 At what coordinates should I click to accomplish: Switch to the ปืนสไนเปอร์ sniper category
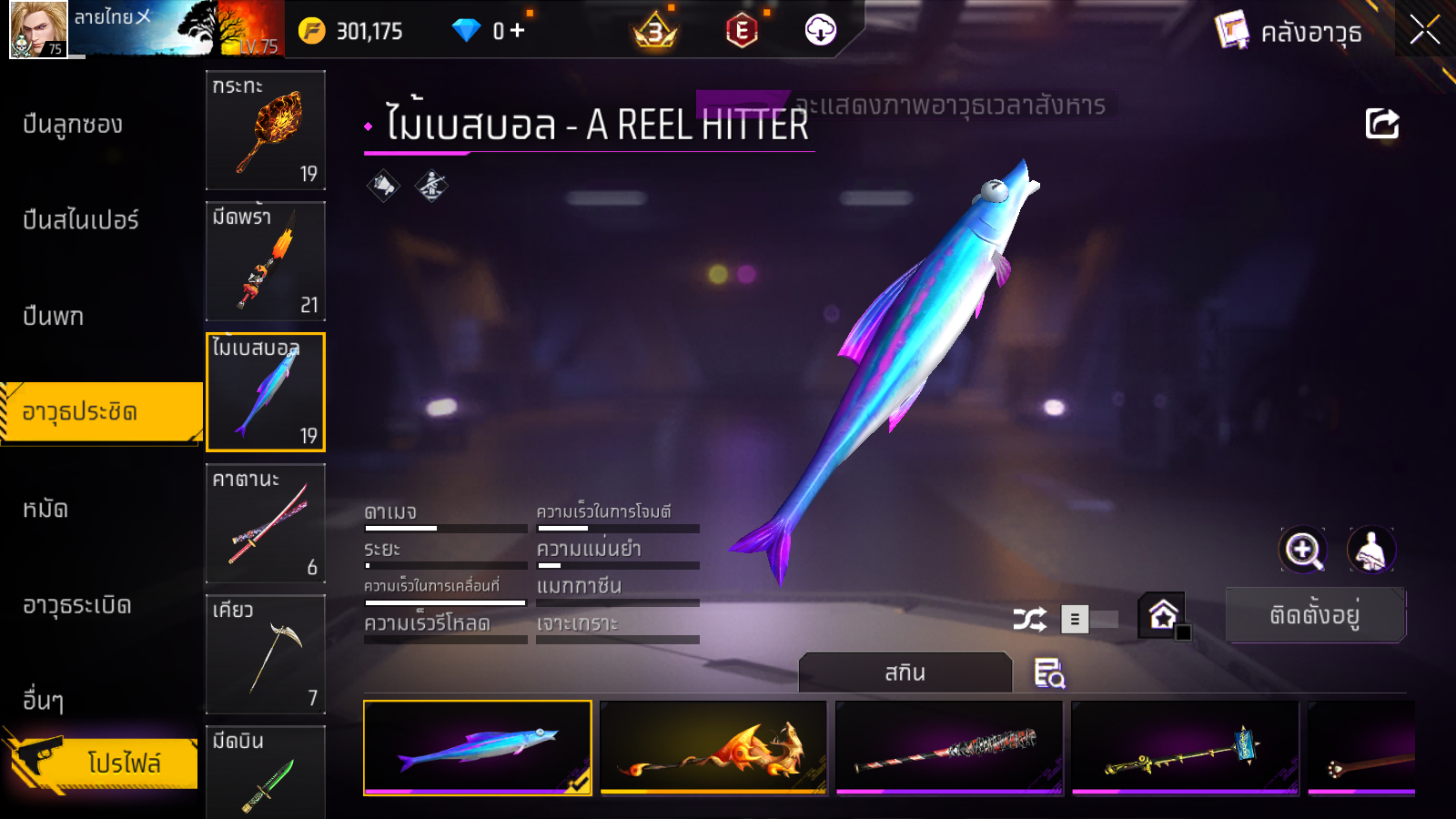tap(81, 220)
